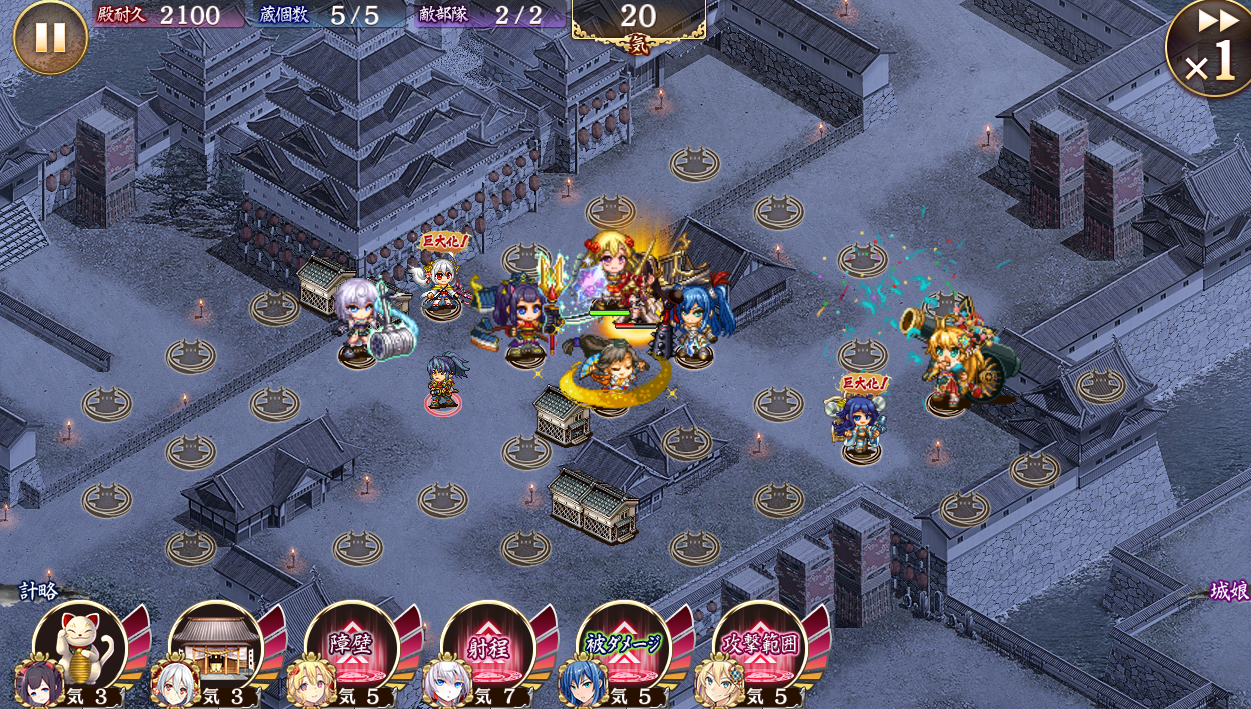Use the shrine building stratagem

216,646
